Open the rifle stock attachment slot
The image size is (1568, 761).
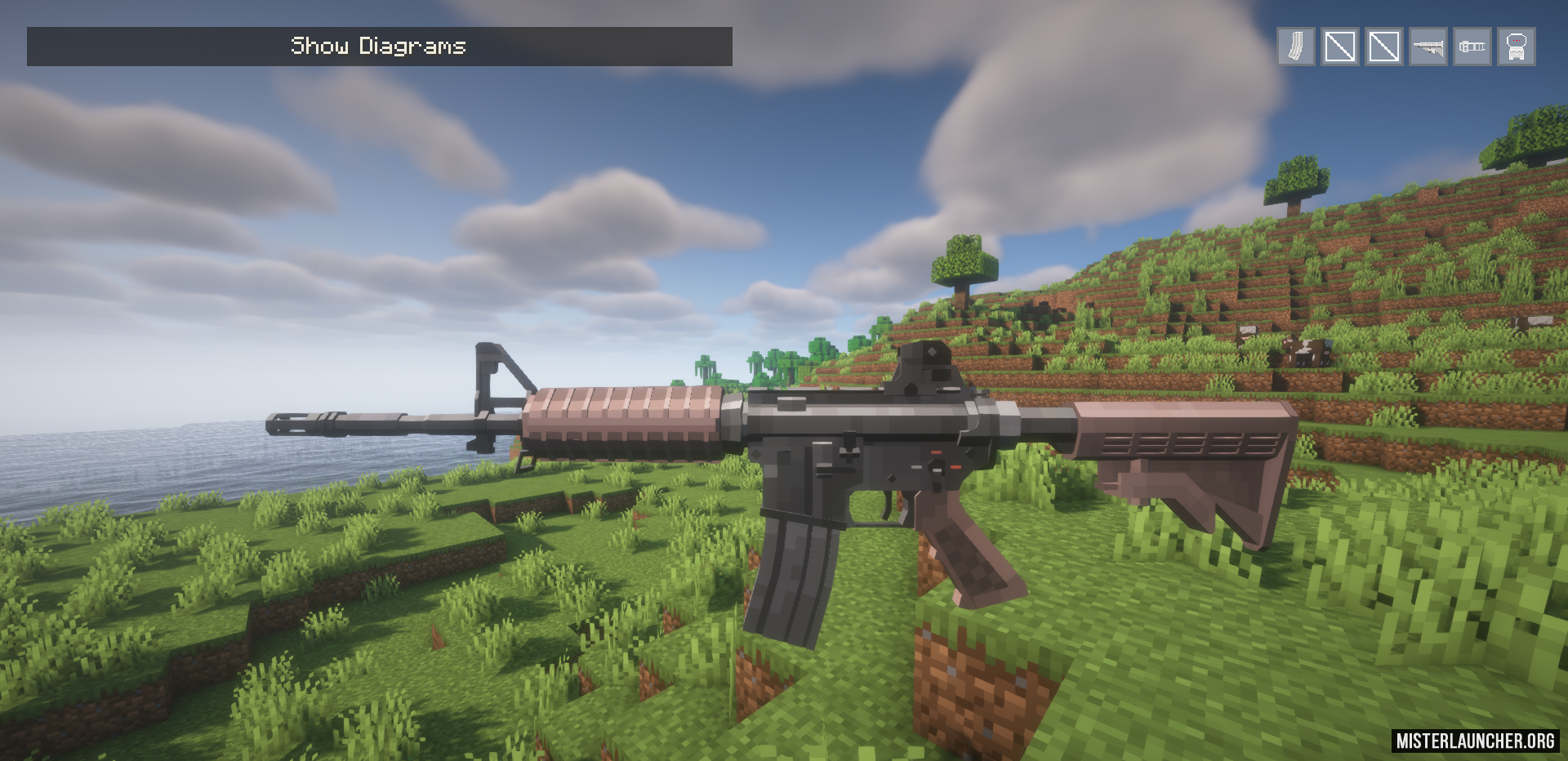[1428, 47]
